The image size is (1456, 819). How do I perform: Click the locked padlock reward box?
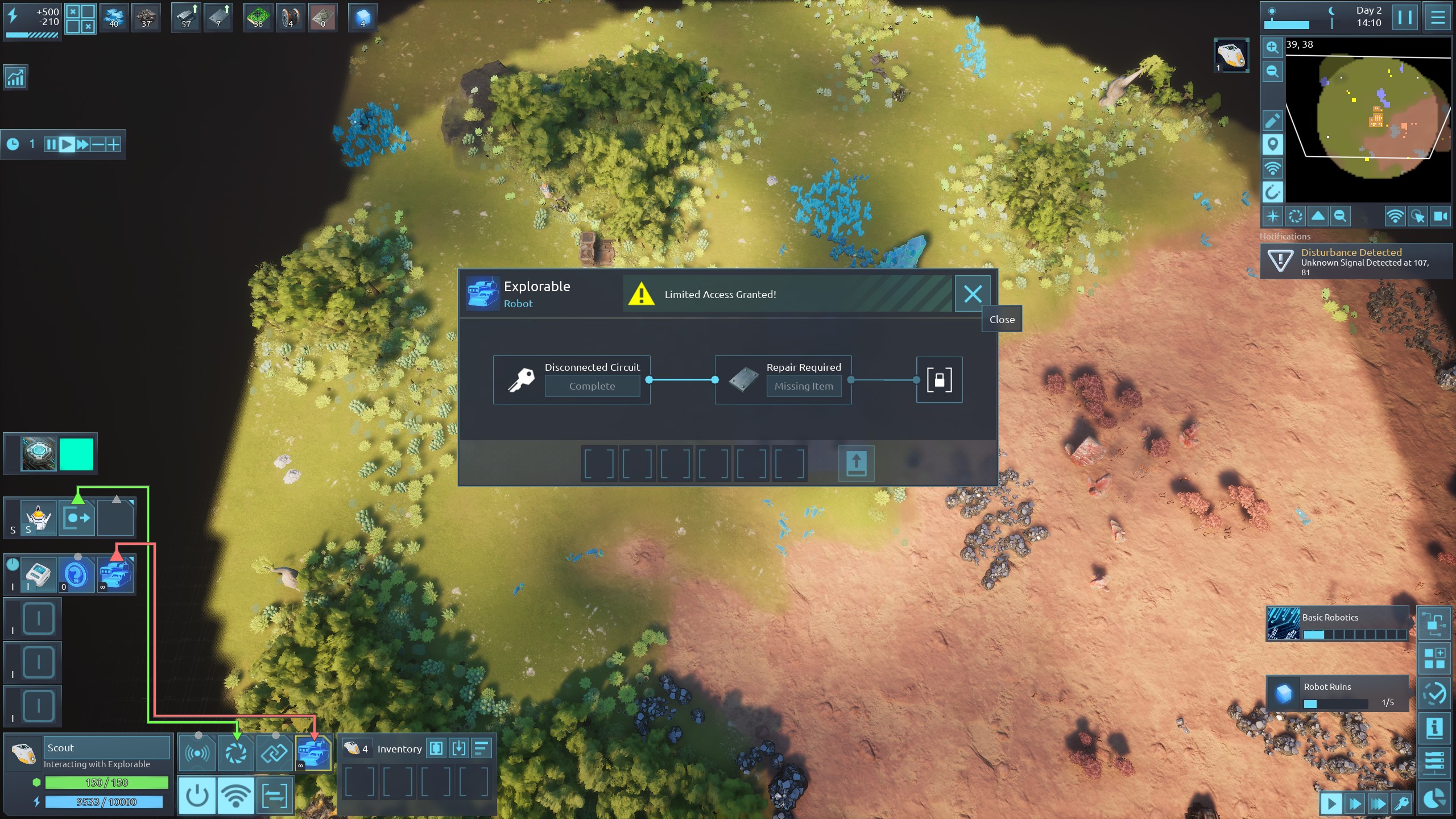pos(939,380)
